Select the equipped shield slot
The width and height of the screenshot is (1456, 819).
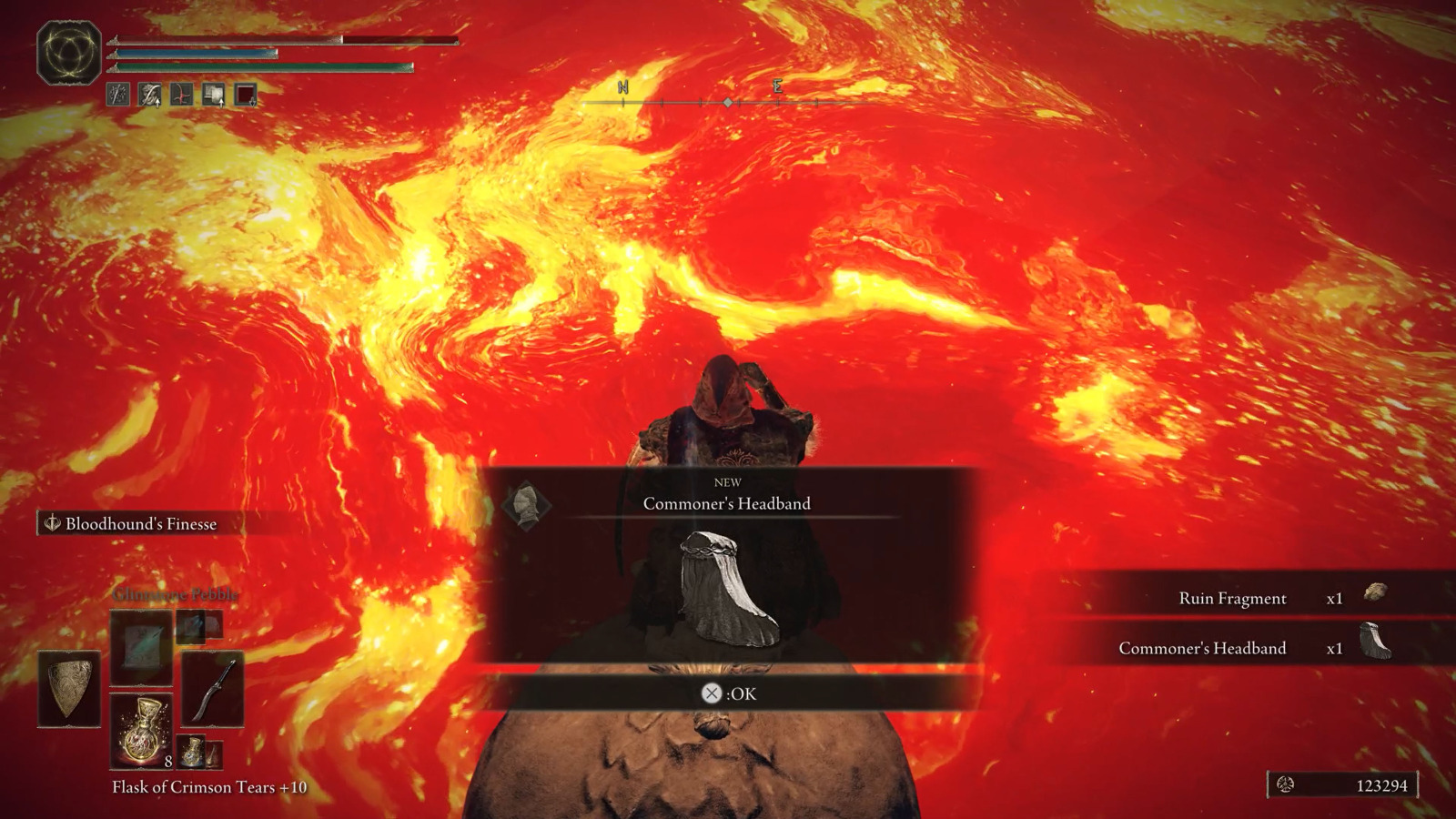69,688
